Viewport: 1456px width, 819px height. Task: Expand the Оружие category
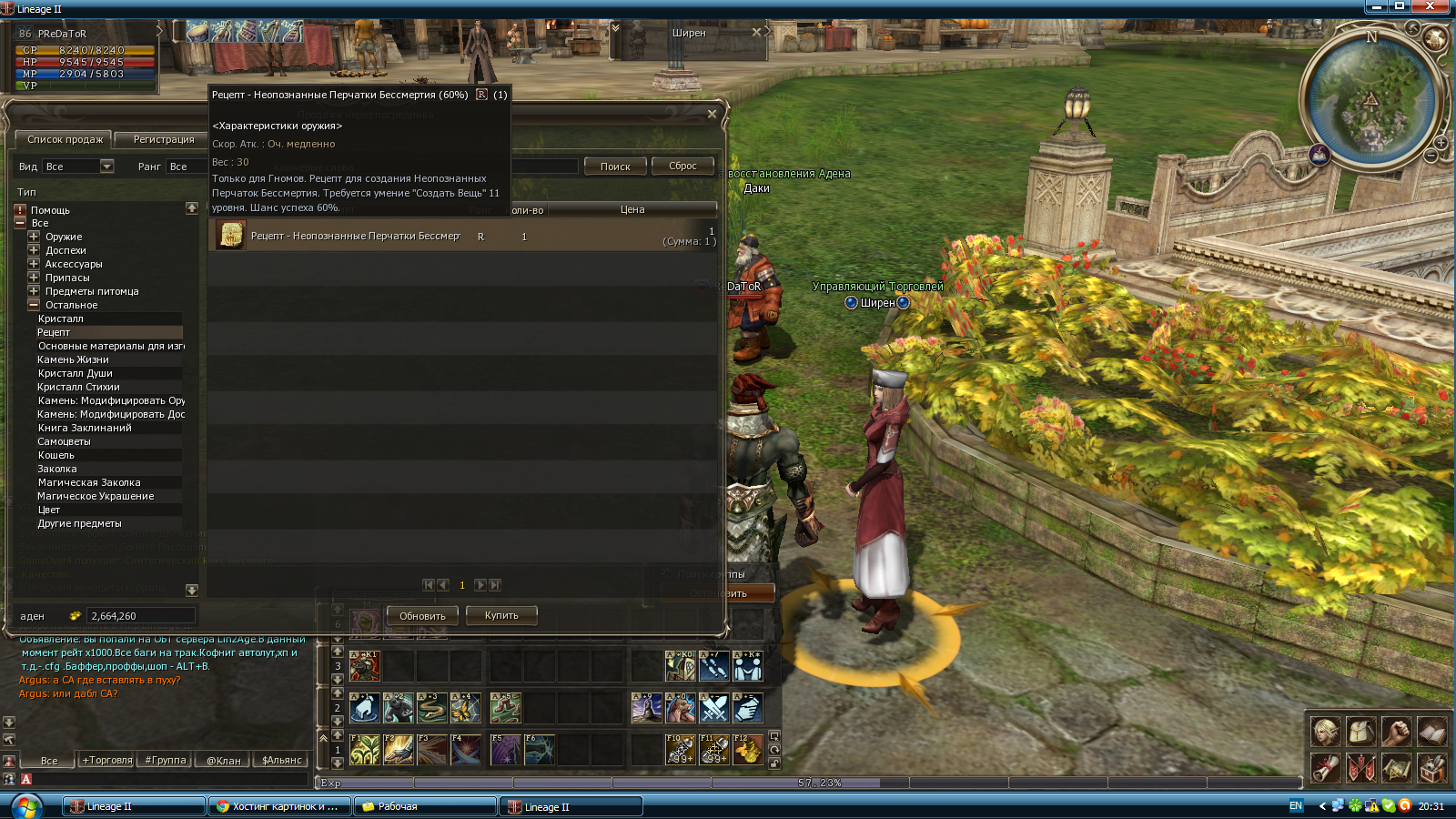coord(34,237)
